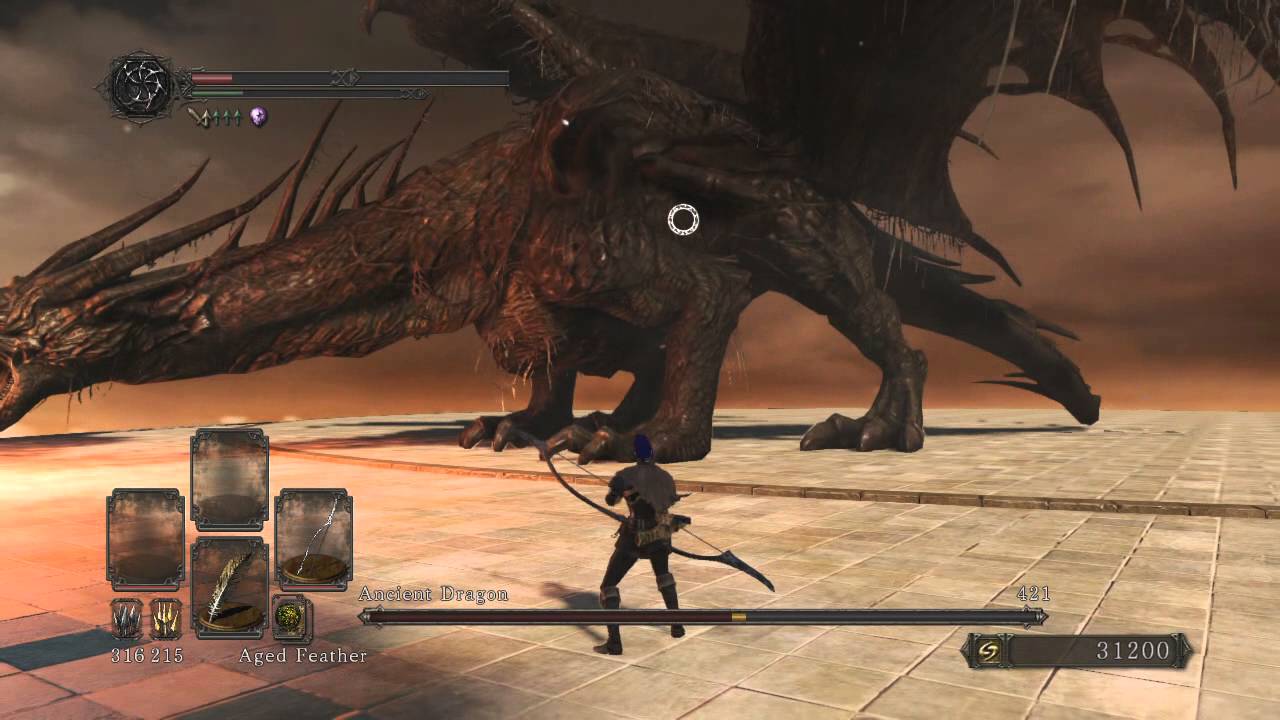Click the purple orb status effect icon
This screenshot has width=1280, height=720.
coord(258,117)
